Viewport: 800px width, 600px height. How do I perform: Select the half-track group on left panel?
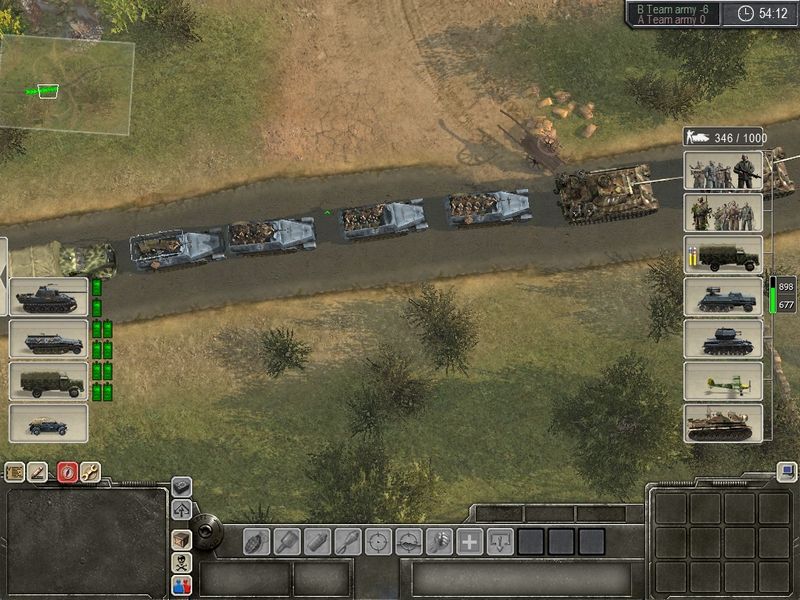click(x=48, y=339)
